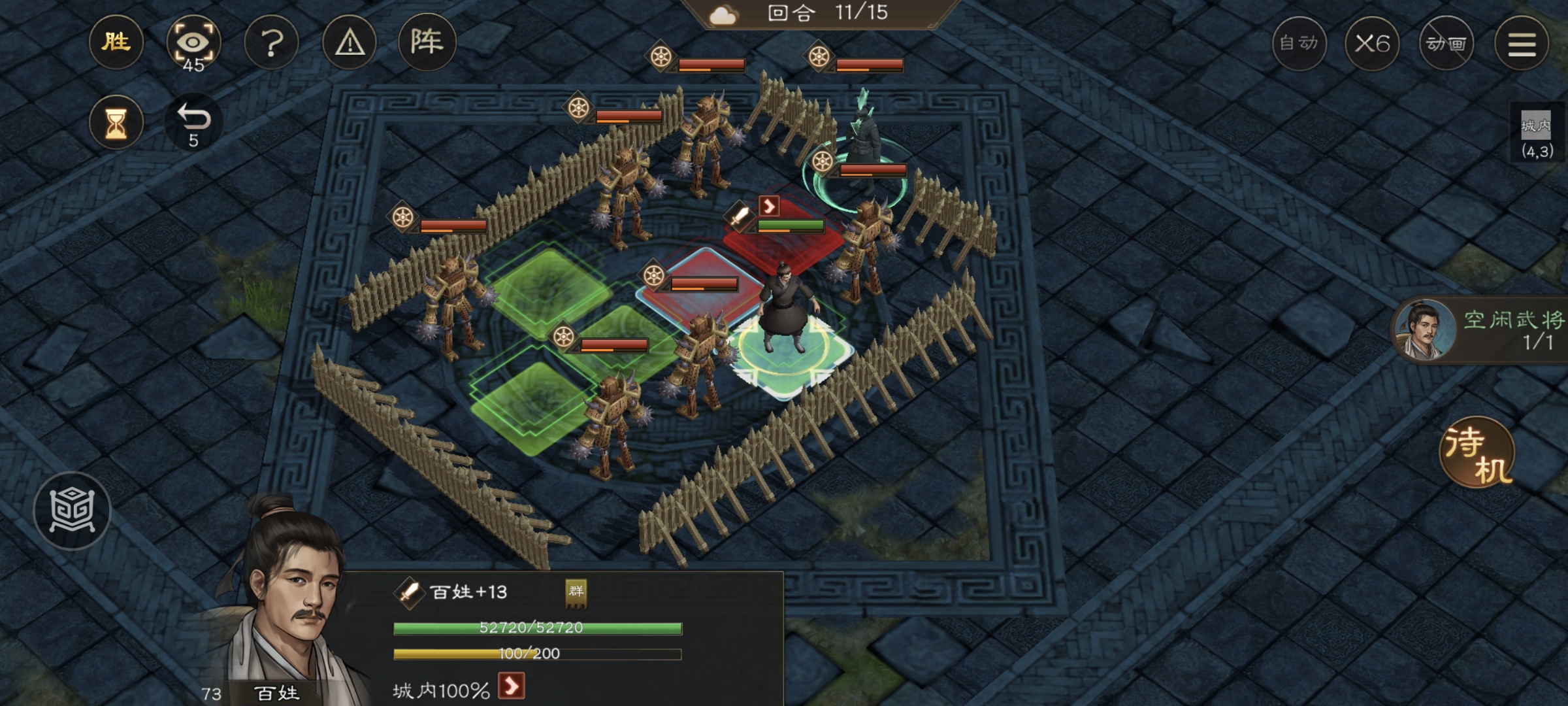The height and width of the screenshot is (706, 1568).
Task: Click the warning triangle icon
Action: [350, 43]
